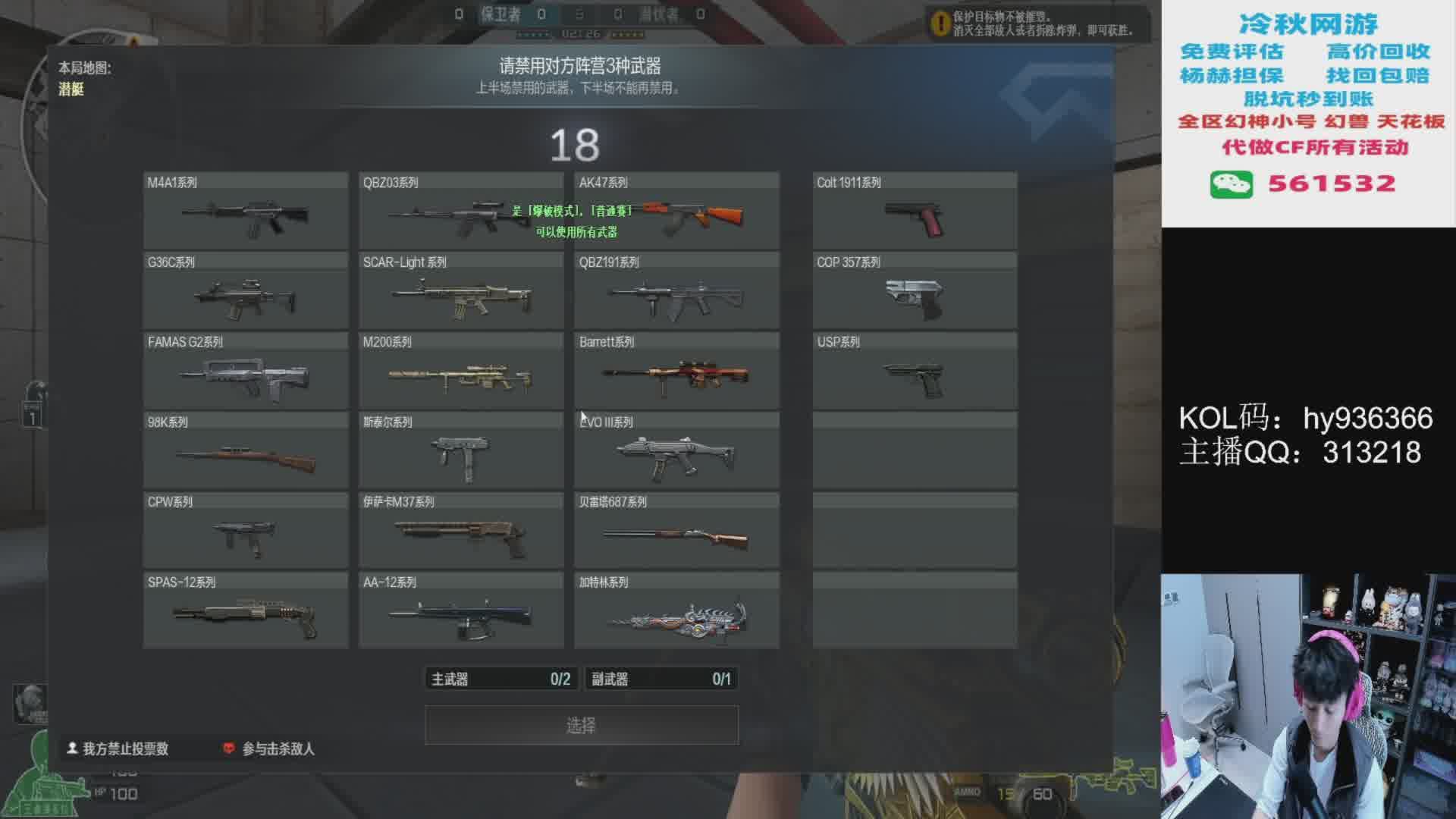The width and height of the screenshot is (1456, 819).
Task: Choose the 伊萨卡M37 series shotgun
Action: tap(460, 531)
